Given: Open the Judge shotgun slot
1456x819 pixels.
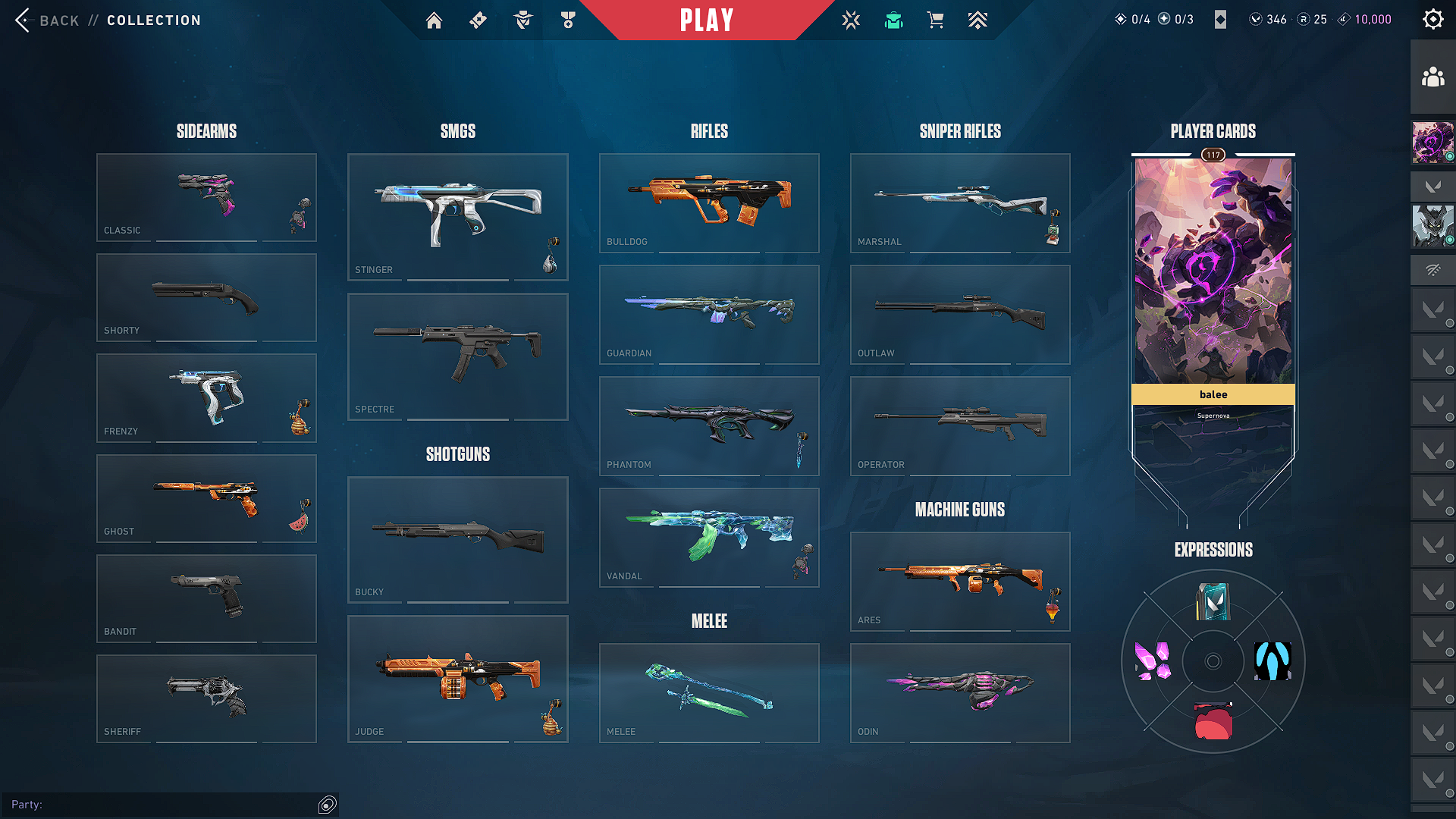Looking at the screenshot, I should tap(457, 679).
